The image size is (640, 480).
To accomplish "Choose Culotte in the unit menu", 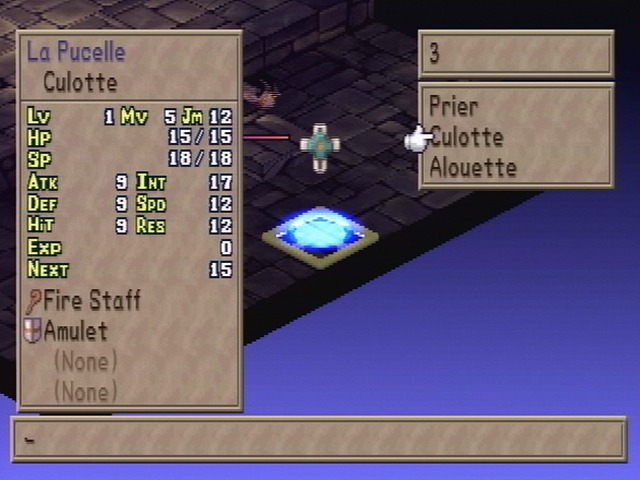I will point(466,137).
